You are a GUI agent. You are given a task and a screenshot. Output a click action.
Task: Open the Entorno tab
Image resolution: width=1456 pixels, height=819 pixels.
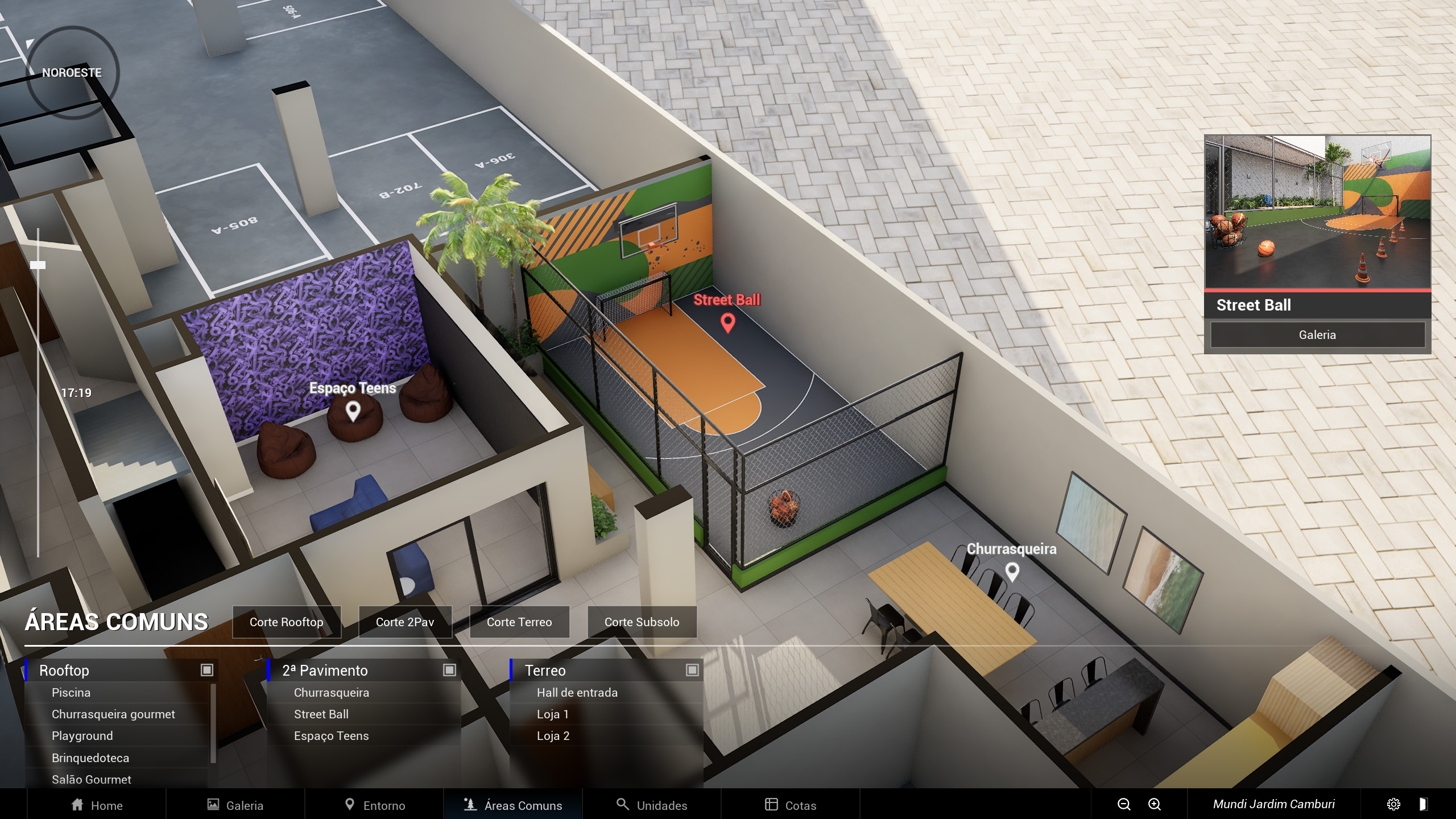[x=375, y=805]
